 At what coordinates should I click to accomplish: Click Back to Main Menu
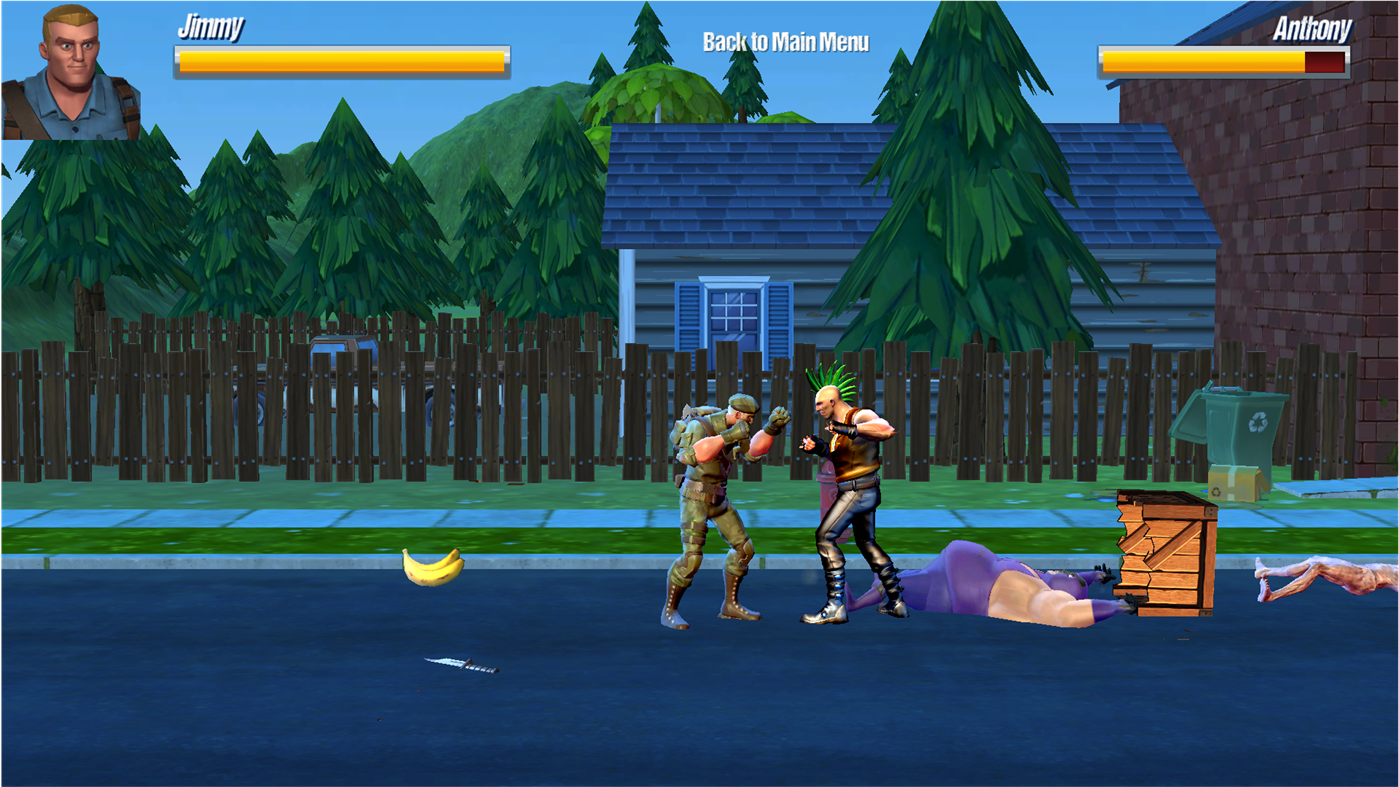point(786,41)
